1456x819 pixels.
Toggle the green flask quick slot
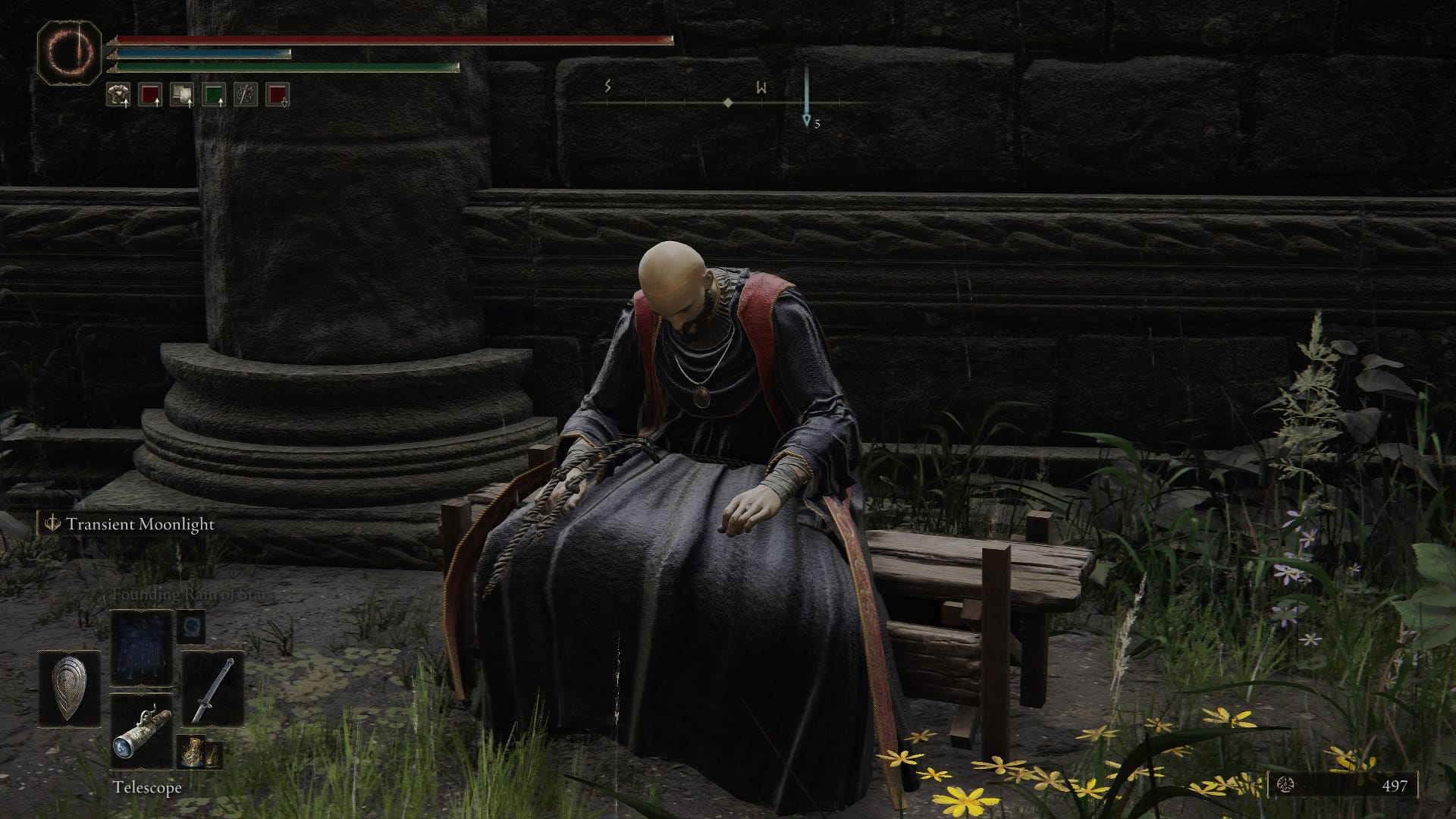(x=214, y=96)
